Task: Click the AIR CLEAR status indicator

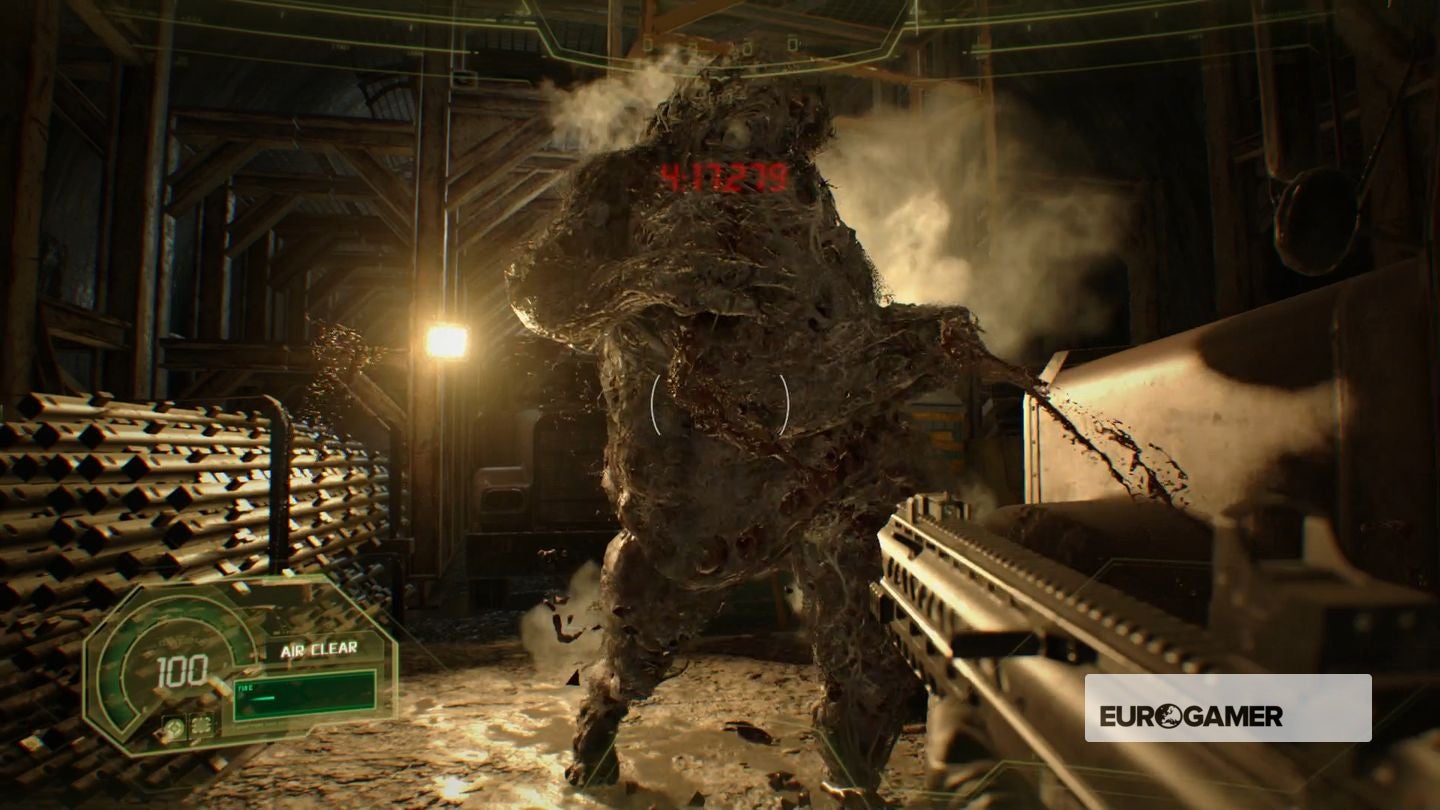Action: [319, 648]
